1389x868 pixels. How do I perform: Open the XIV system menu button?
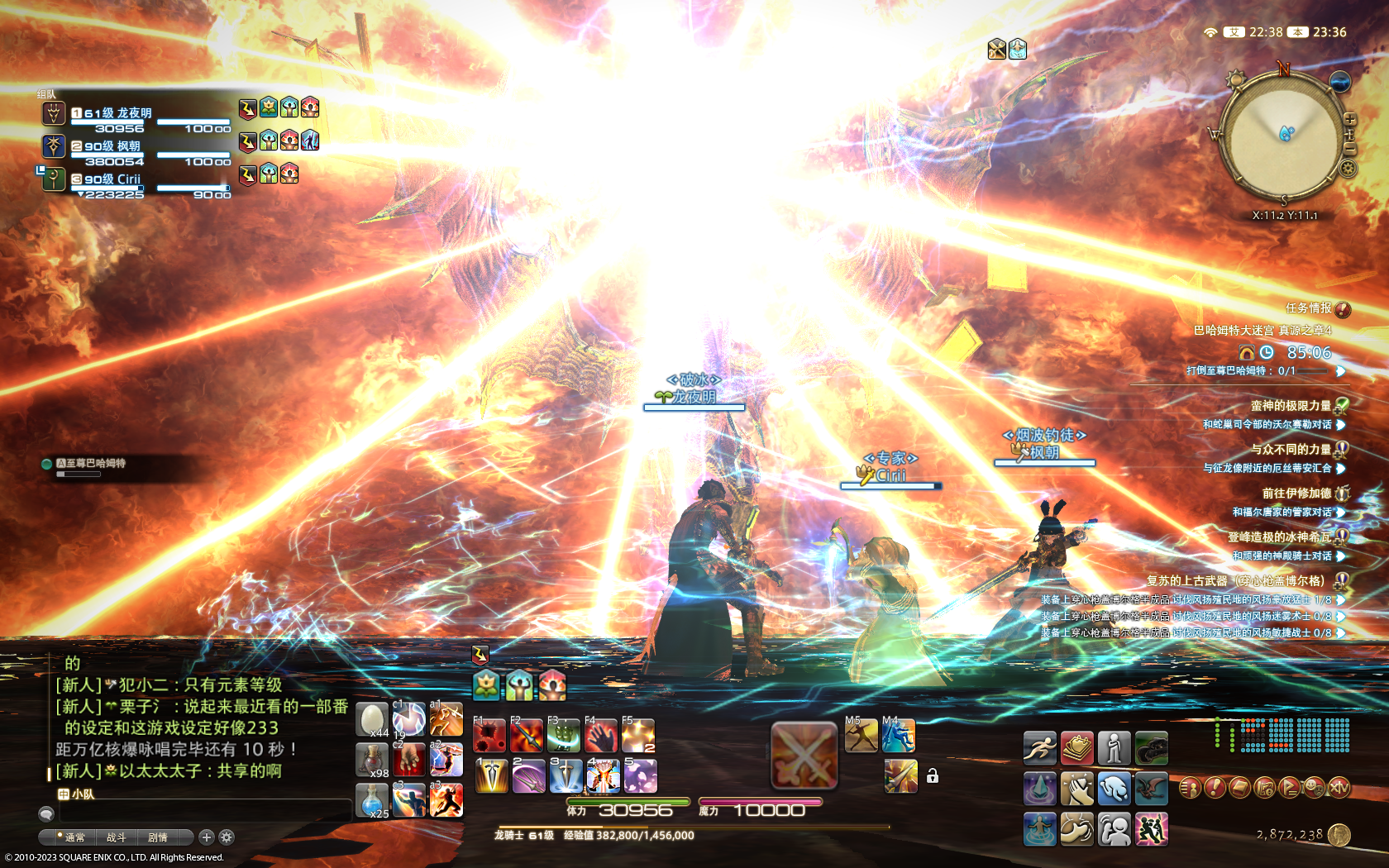(x=1339, y=788)
